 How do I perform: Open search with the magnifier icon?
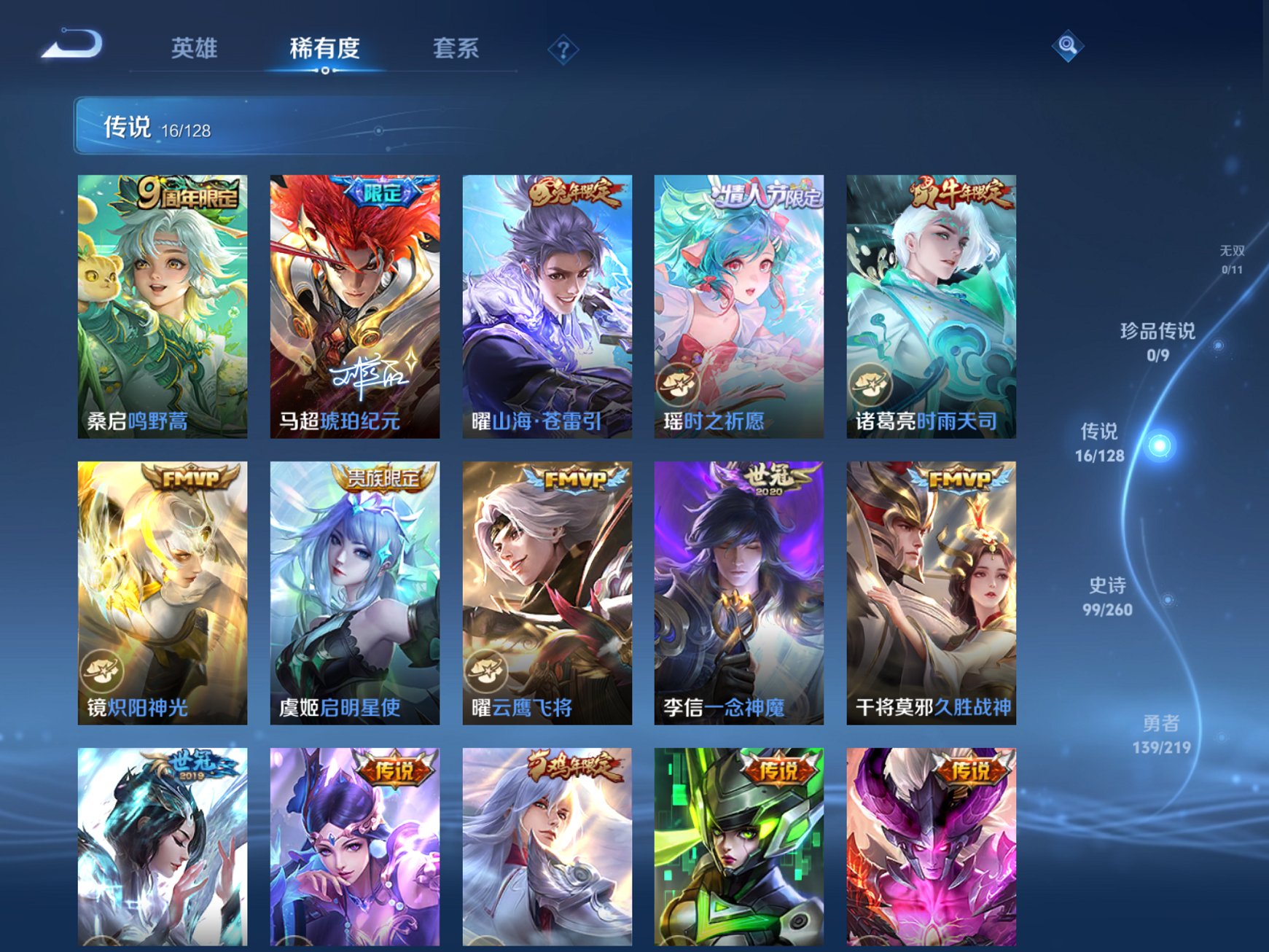point(1066,46)
